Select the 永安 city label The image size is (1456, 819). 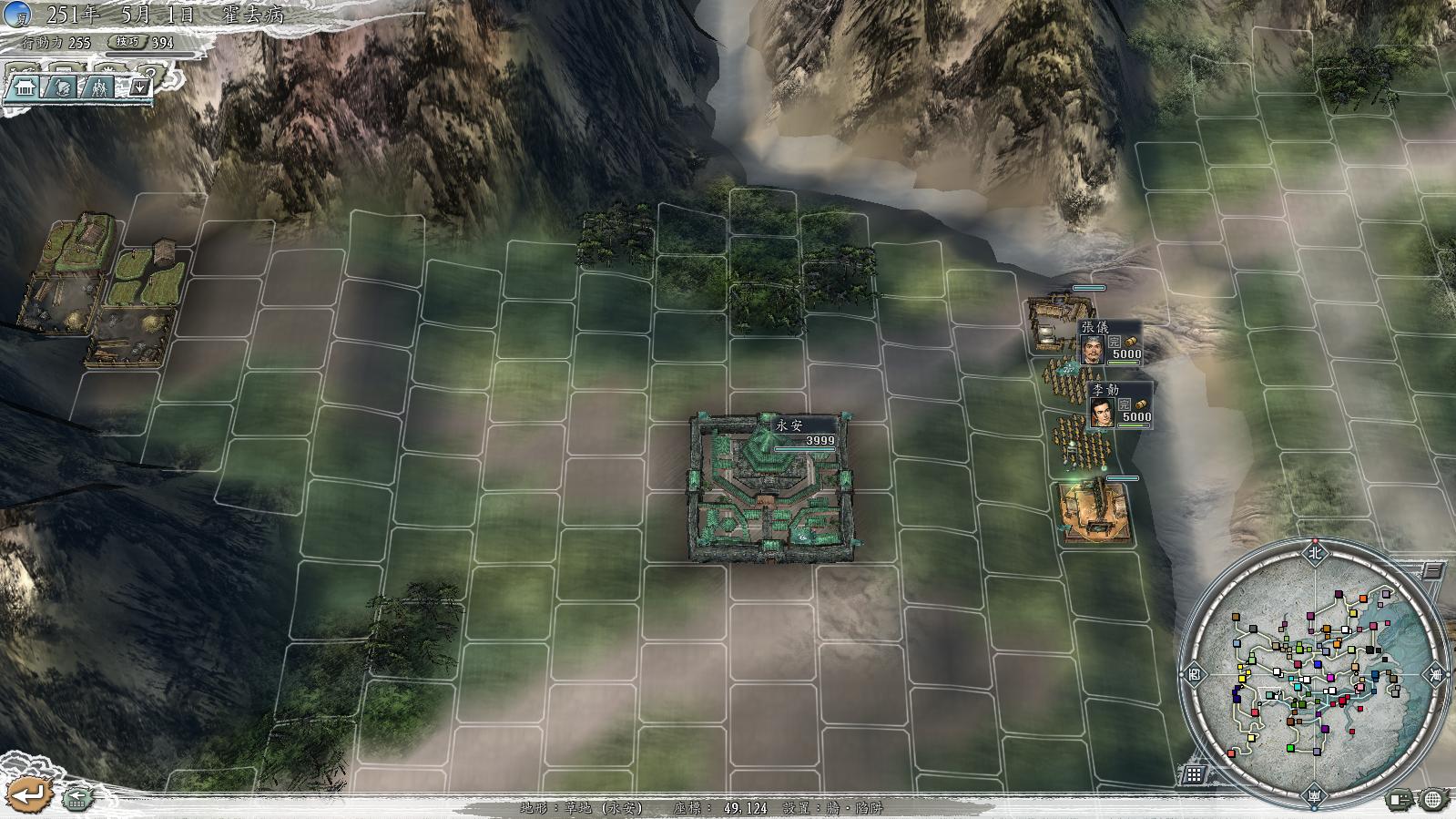(x=803, y=432)
